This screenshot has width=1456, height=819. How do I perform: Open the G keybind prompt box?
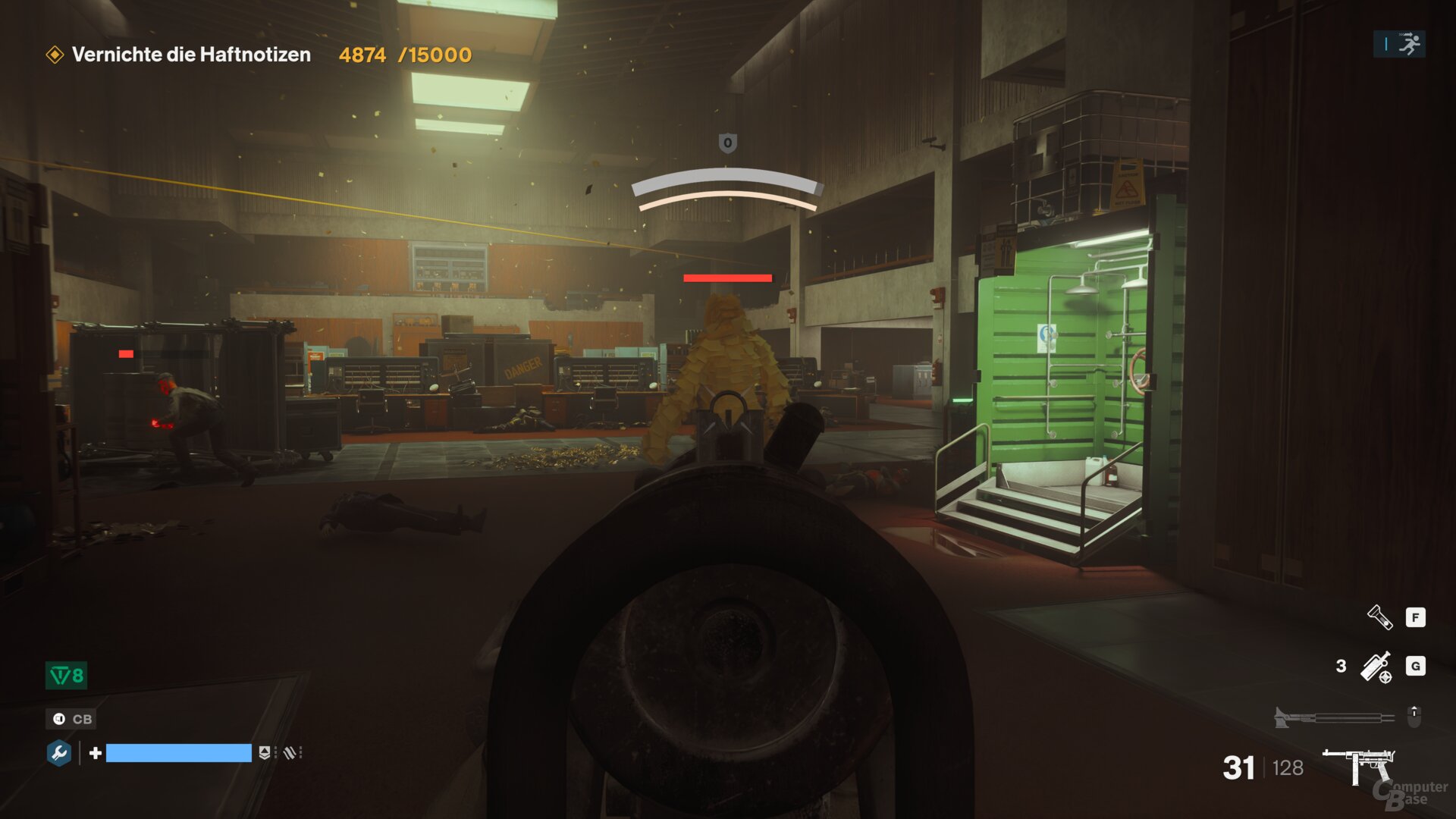(1416, 665)
